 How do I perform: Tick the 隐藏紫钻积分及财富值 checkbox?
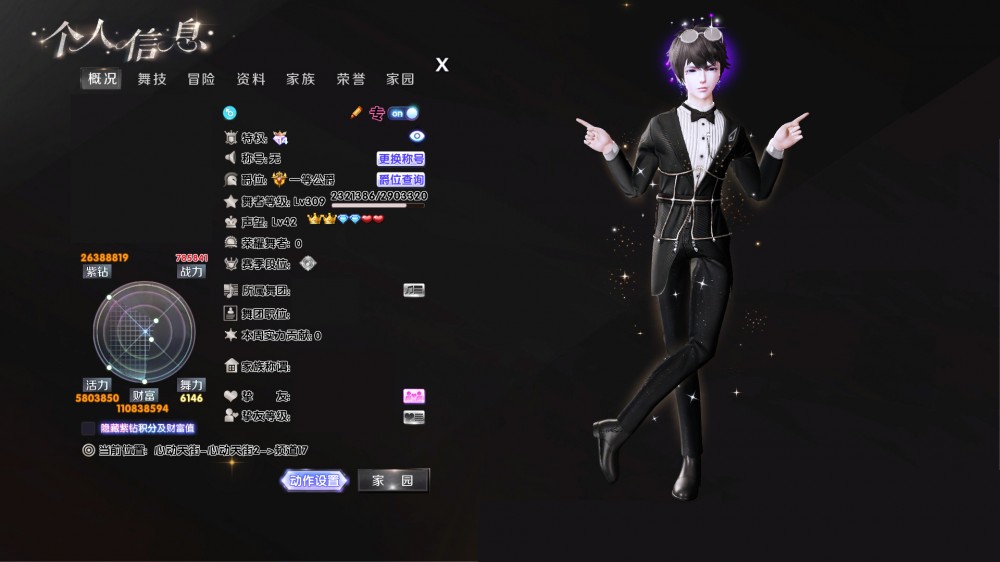(89, 428)
